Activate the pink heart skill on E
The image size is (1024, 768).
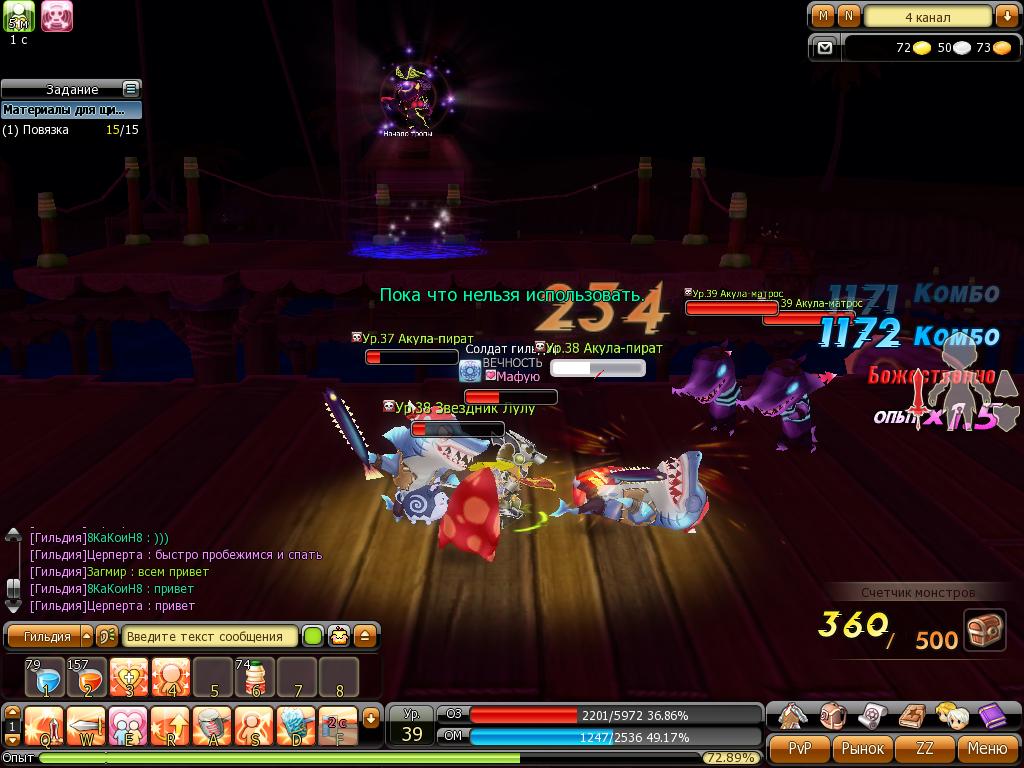(129, 726)
